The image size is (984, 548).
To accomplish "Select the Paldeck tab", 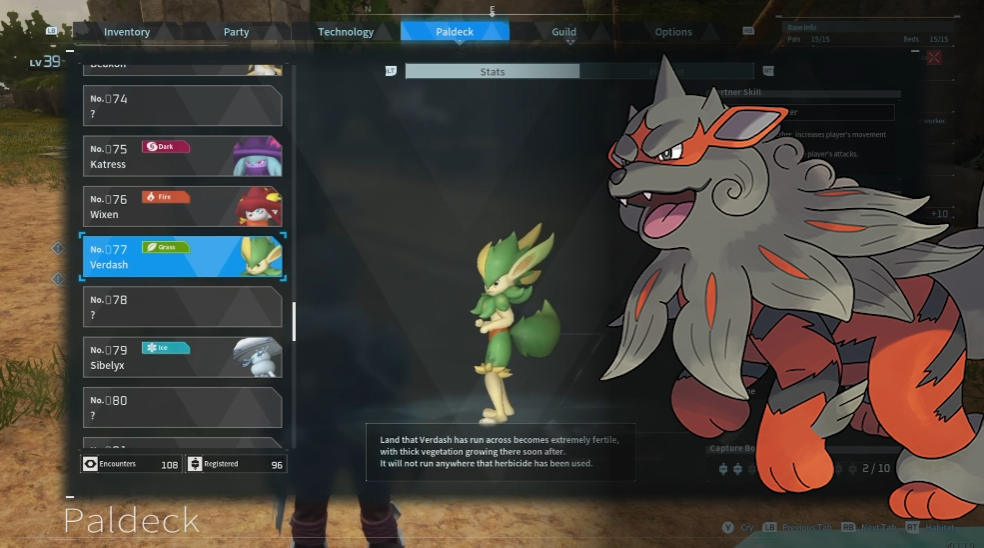I will pyautogui.click(x=454, y=32).
